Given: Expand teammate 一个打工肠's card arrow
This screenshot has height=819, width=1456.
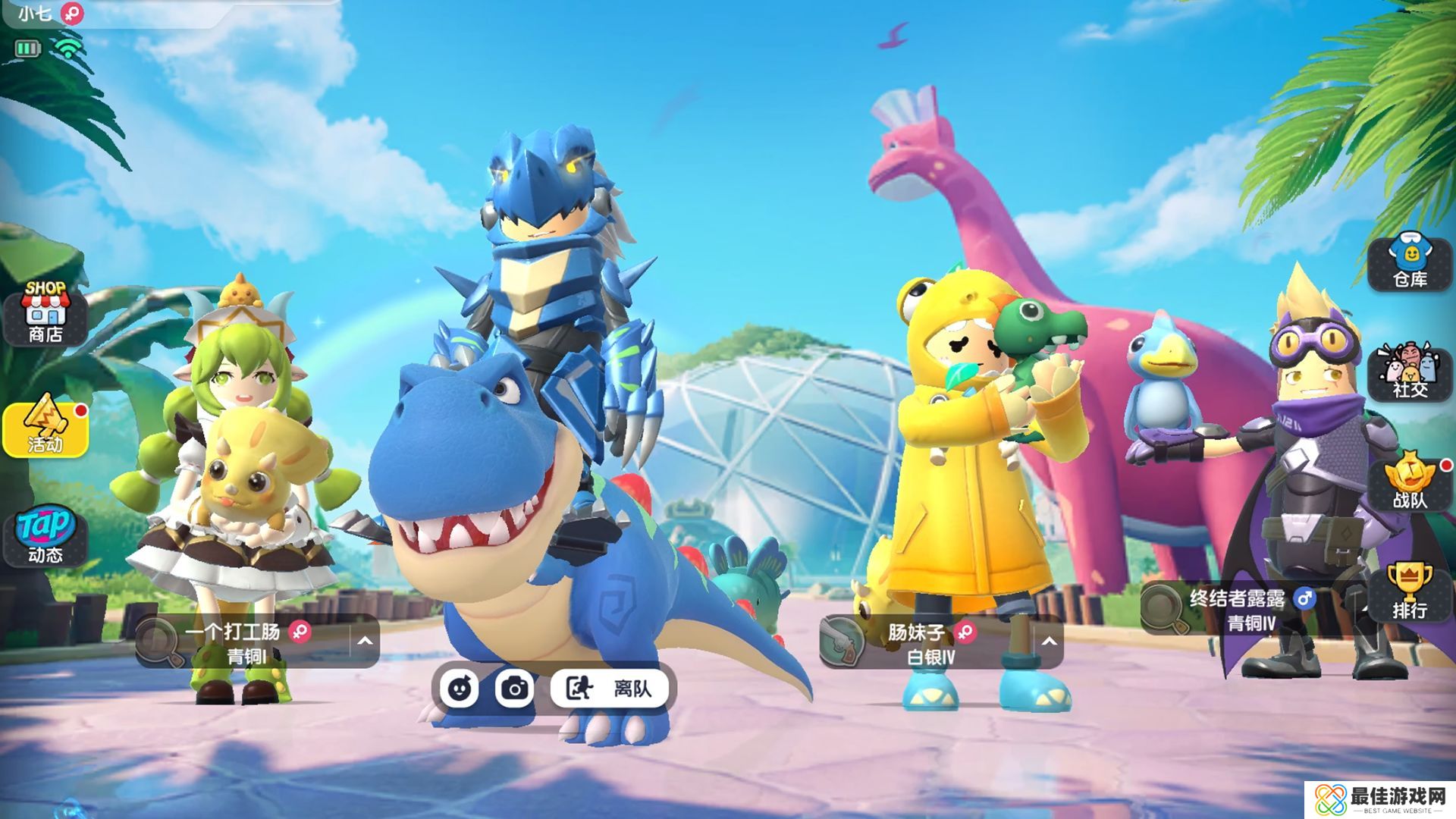Looking at the screenshot, I should 365,642.
